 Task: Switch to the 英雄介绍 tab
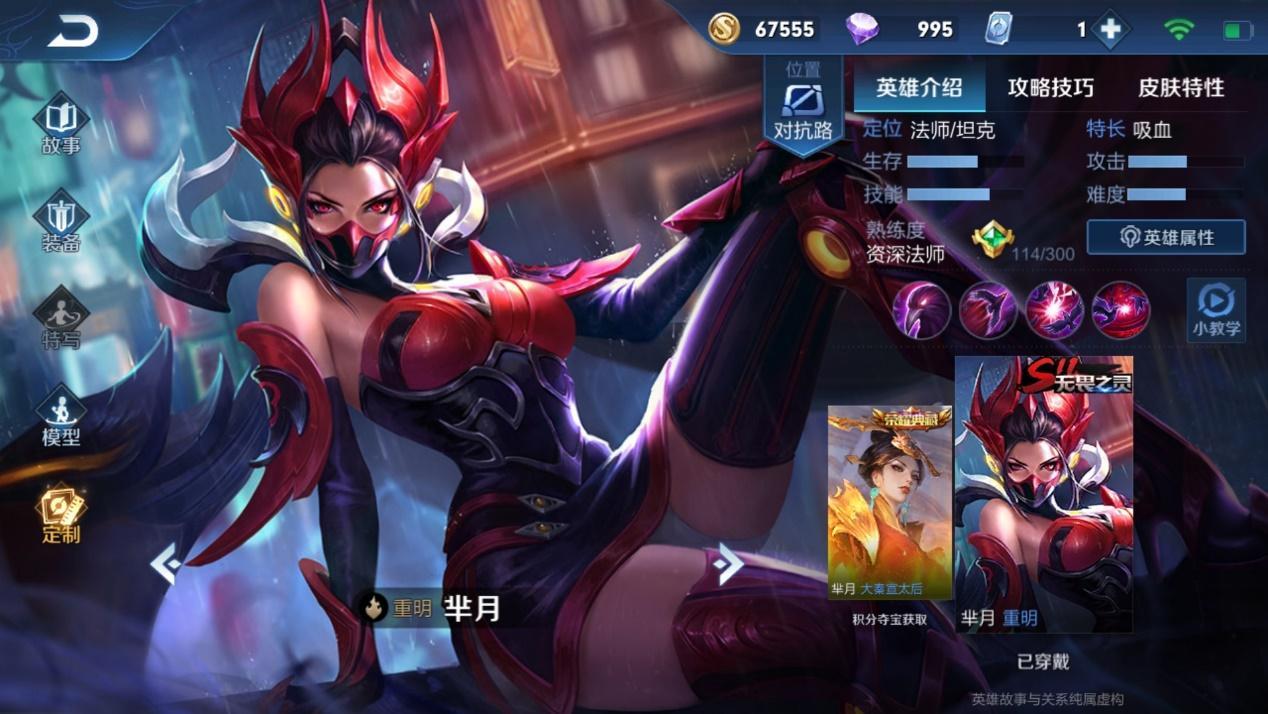919,88
